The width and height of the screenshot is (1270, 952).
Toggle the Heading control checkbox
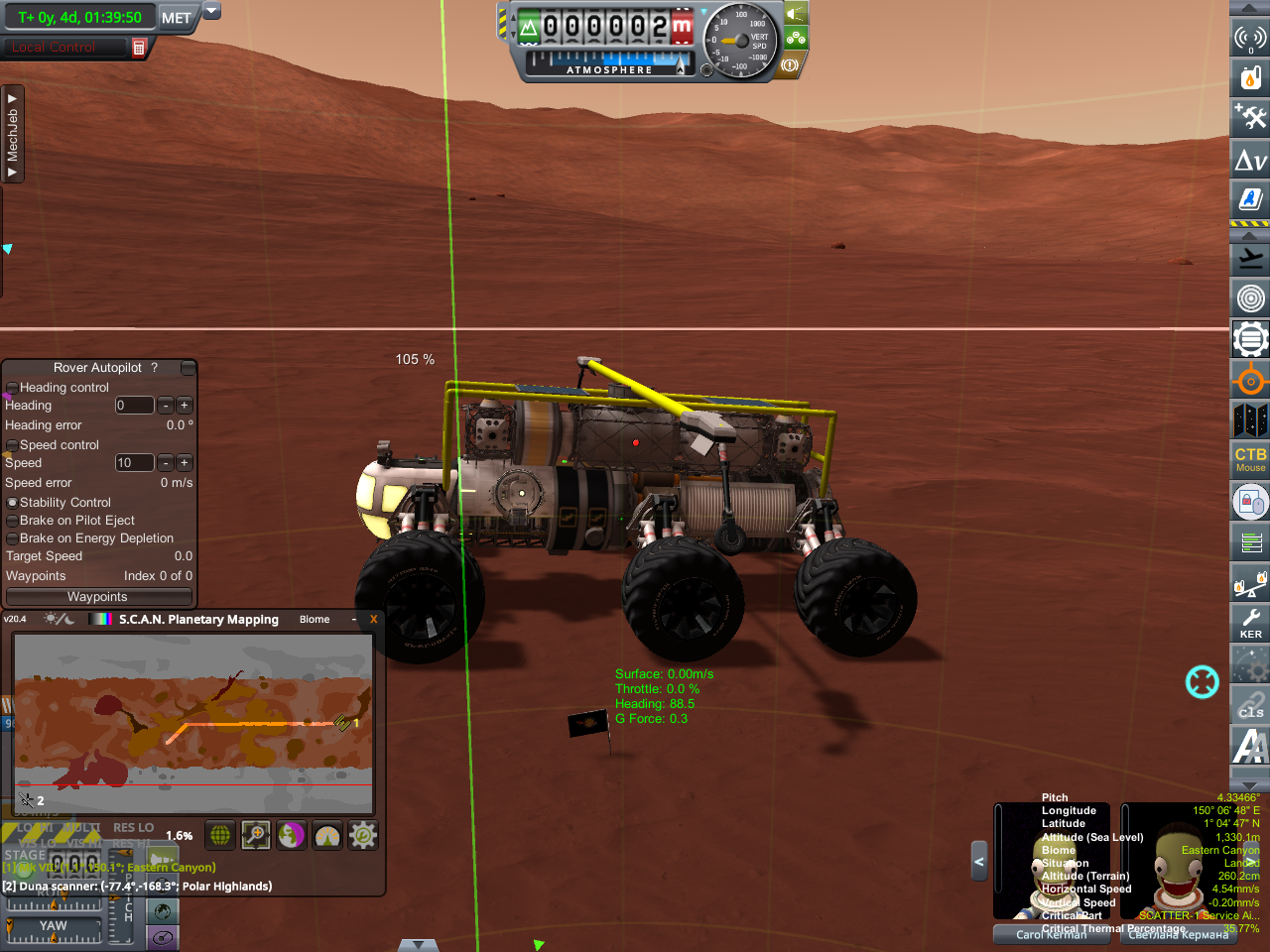12,388
